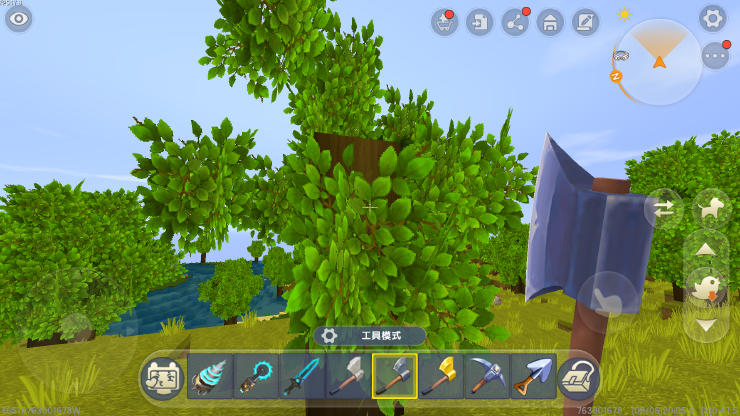Select the gold axe slot
This screenshot has width=740, height=416.
[441, 376]
